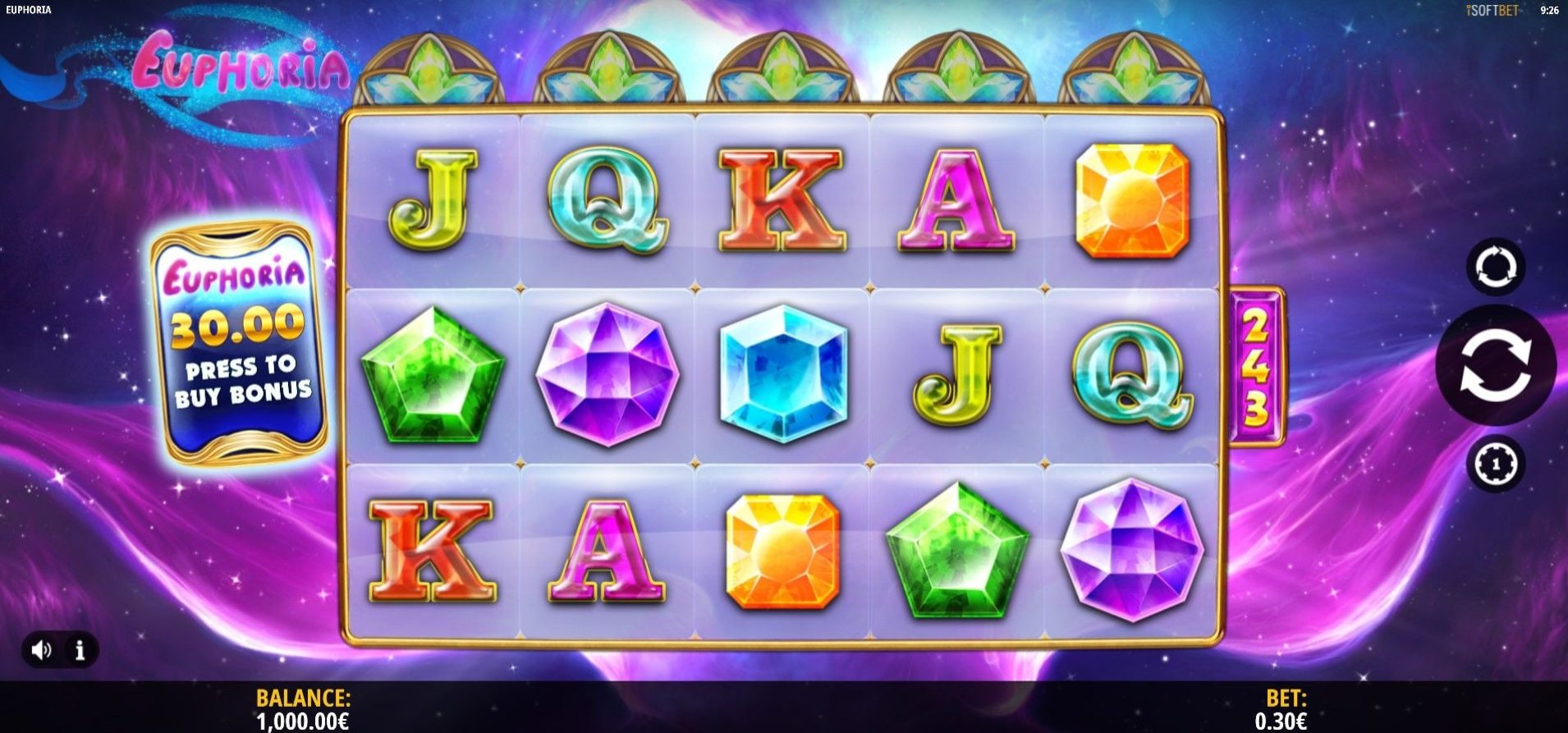The height and width of the screenshot is (733, 1568).
Task: Spin the reels with the large spin button
Action: (1495, 365)
